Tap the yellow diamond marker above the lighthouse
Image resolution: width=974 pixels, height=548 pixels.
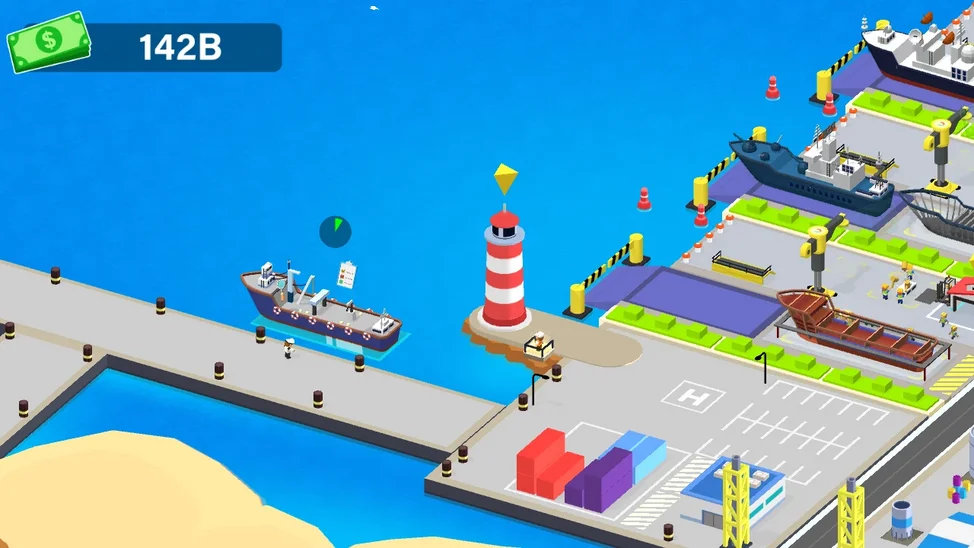tap(506, 180)
